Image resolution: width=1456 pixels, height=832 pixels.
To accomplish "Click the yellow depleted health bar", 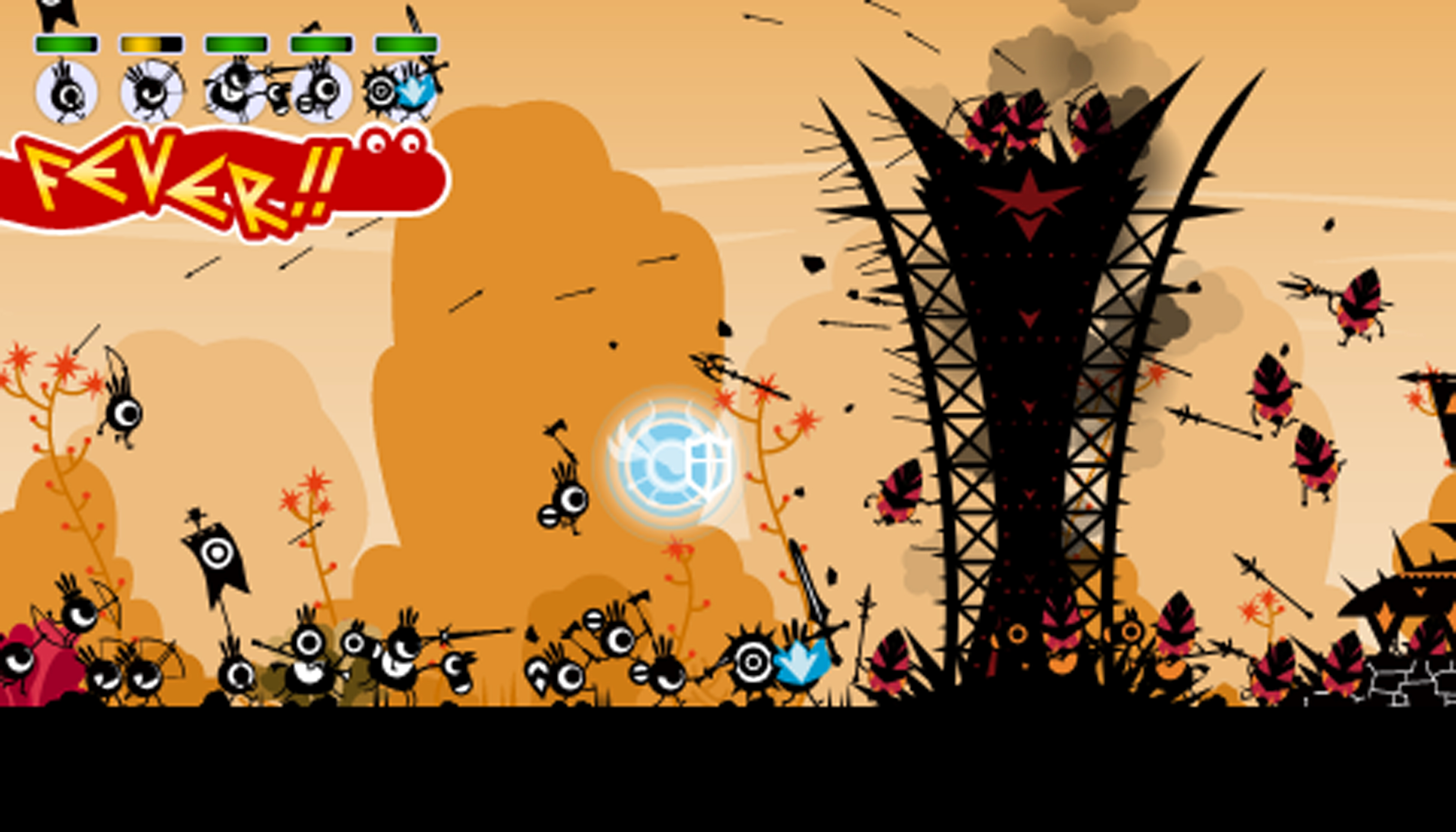I will 146,43.
